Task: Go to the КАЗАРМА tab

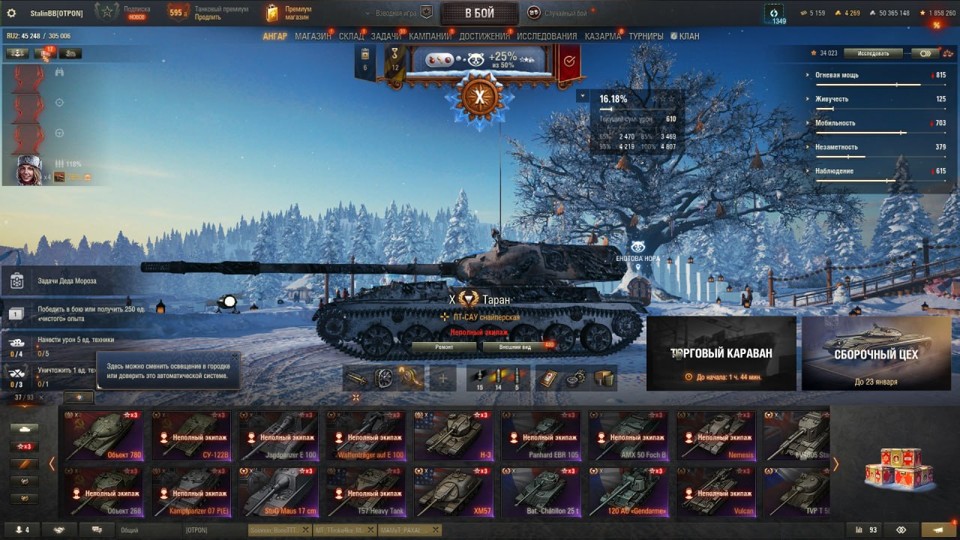Action: click(x=602, y=36)
